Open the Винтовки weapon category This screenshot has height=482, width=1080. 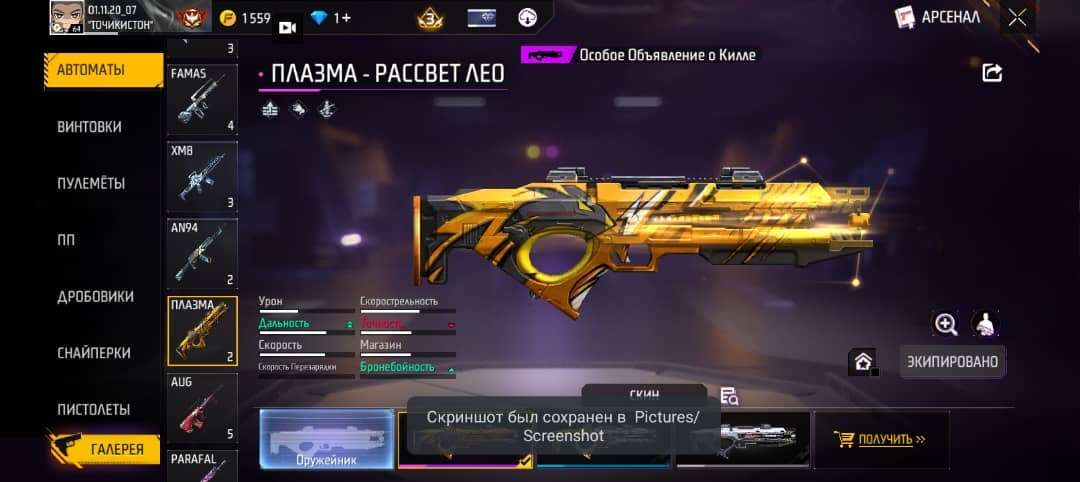[90, 127]
